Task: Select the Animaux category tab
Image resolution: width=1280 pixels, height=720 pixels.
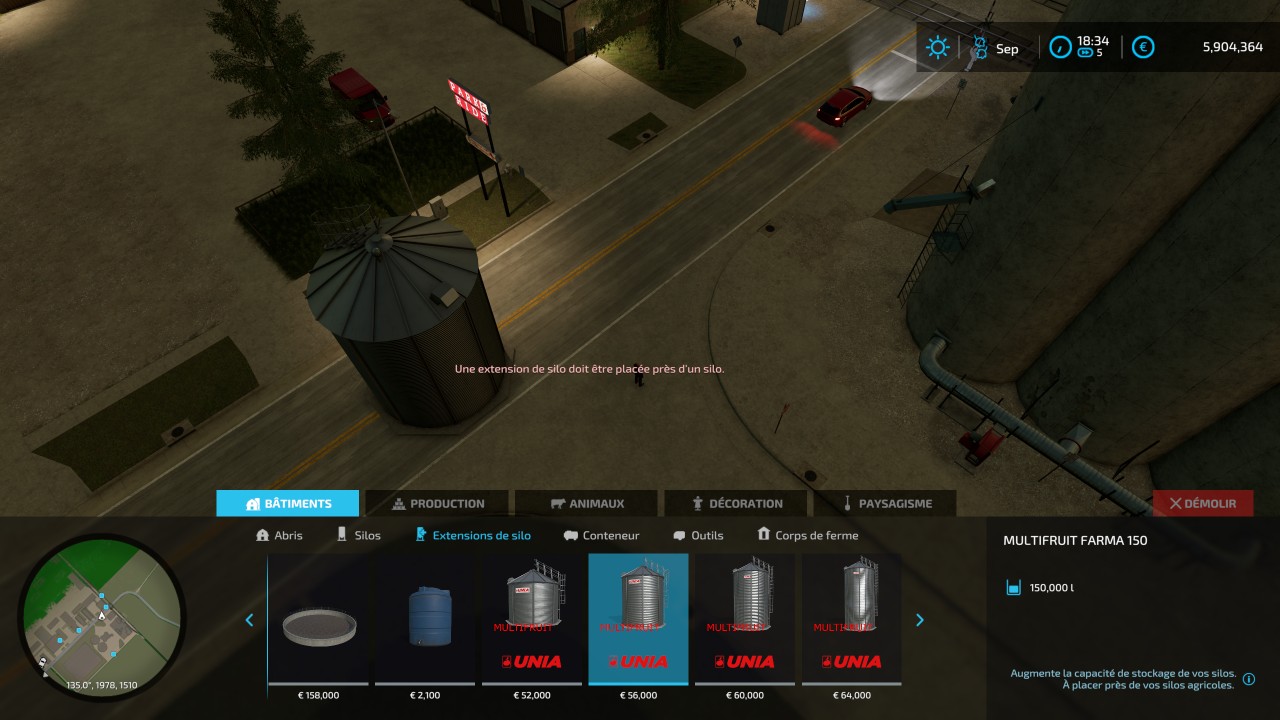Action: [587, 504]
